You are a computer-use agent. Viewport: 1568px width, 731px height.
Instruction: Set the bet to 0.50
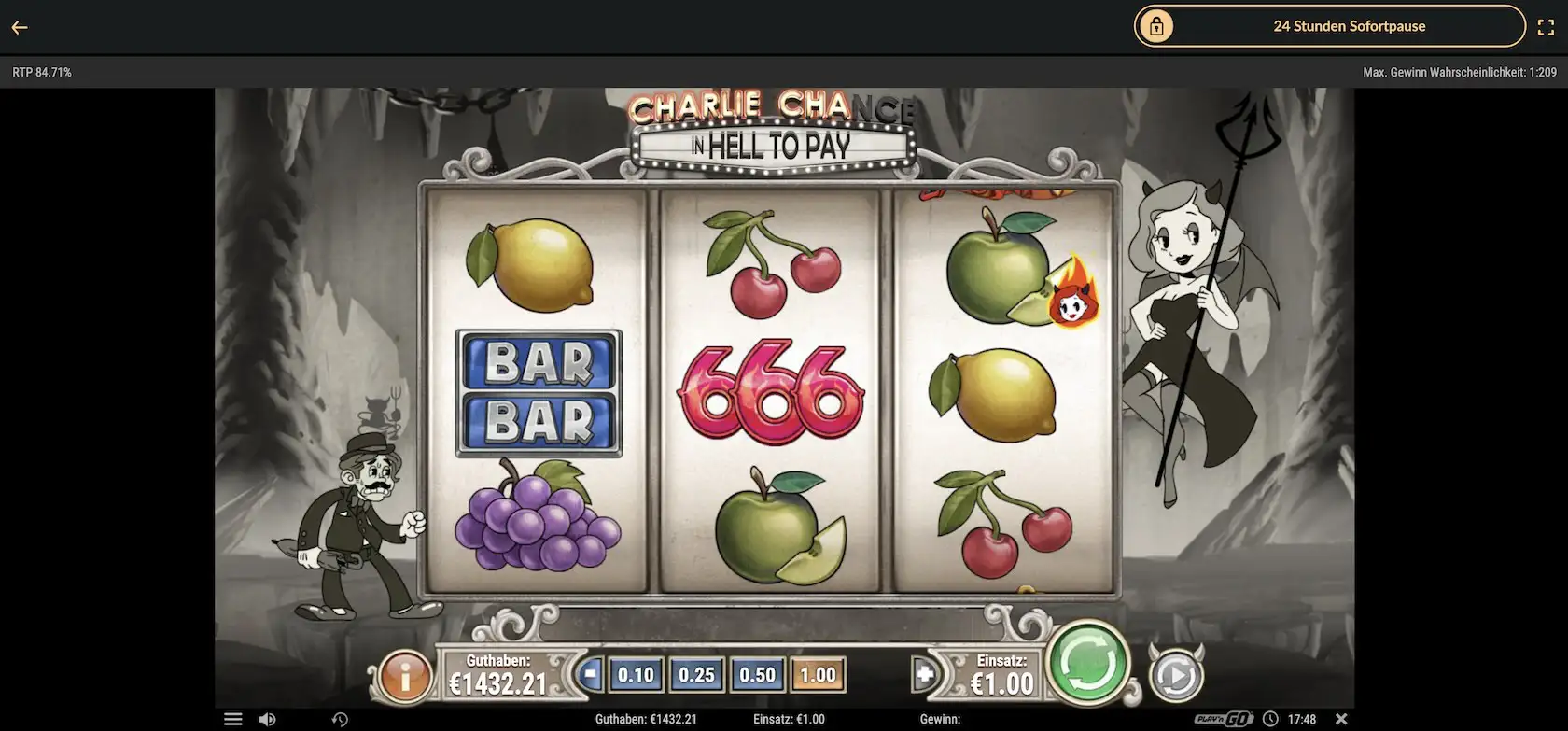757,675
